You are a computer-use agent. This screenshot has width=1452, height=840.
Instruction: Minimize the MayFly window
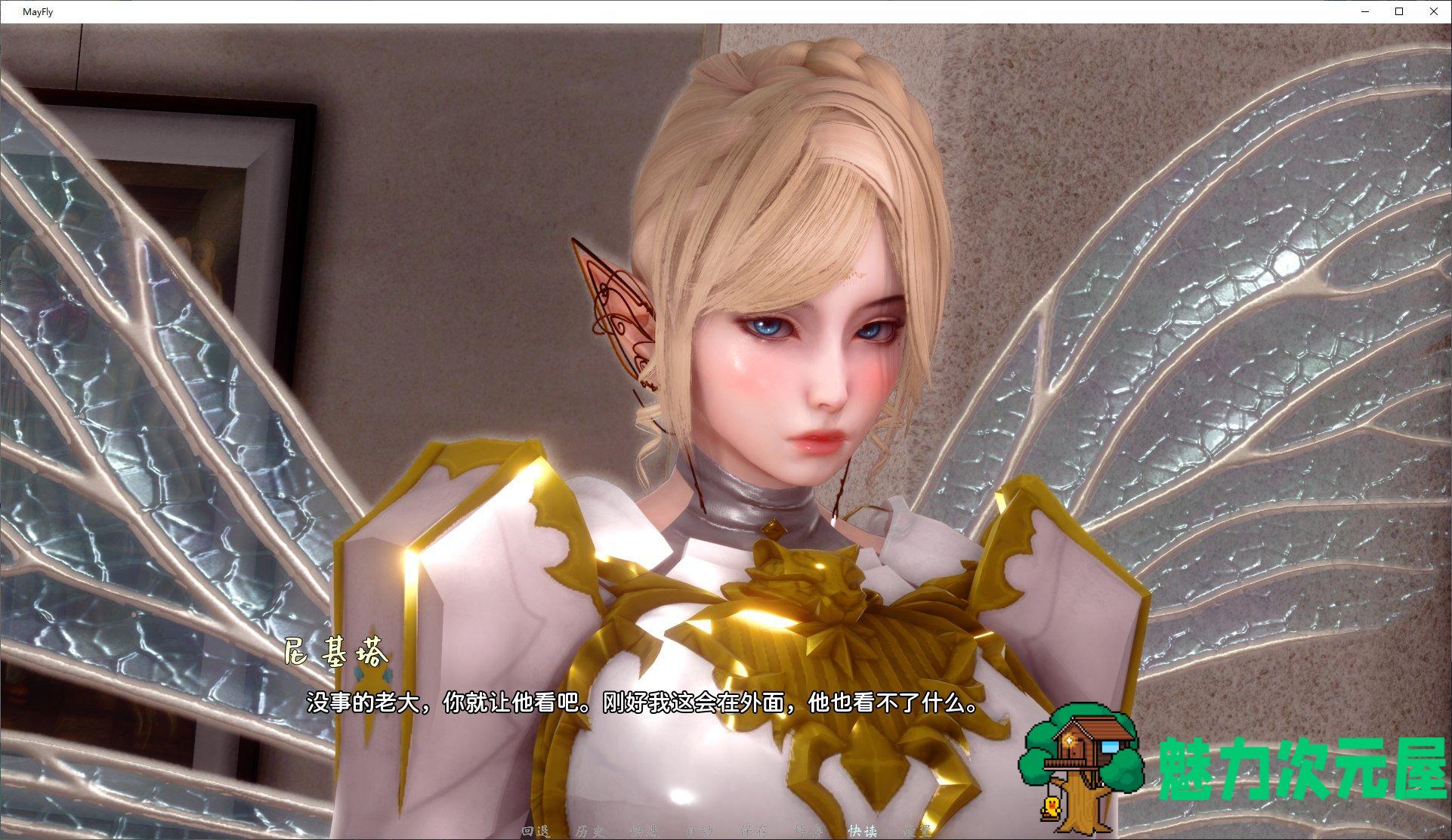1364,11
